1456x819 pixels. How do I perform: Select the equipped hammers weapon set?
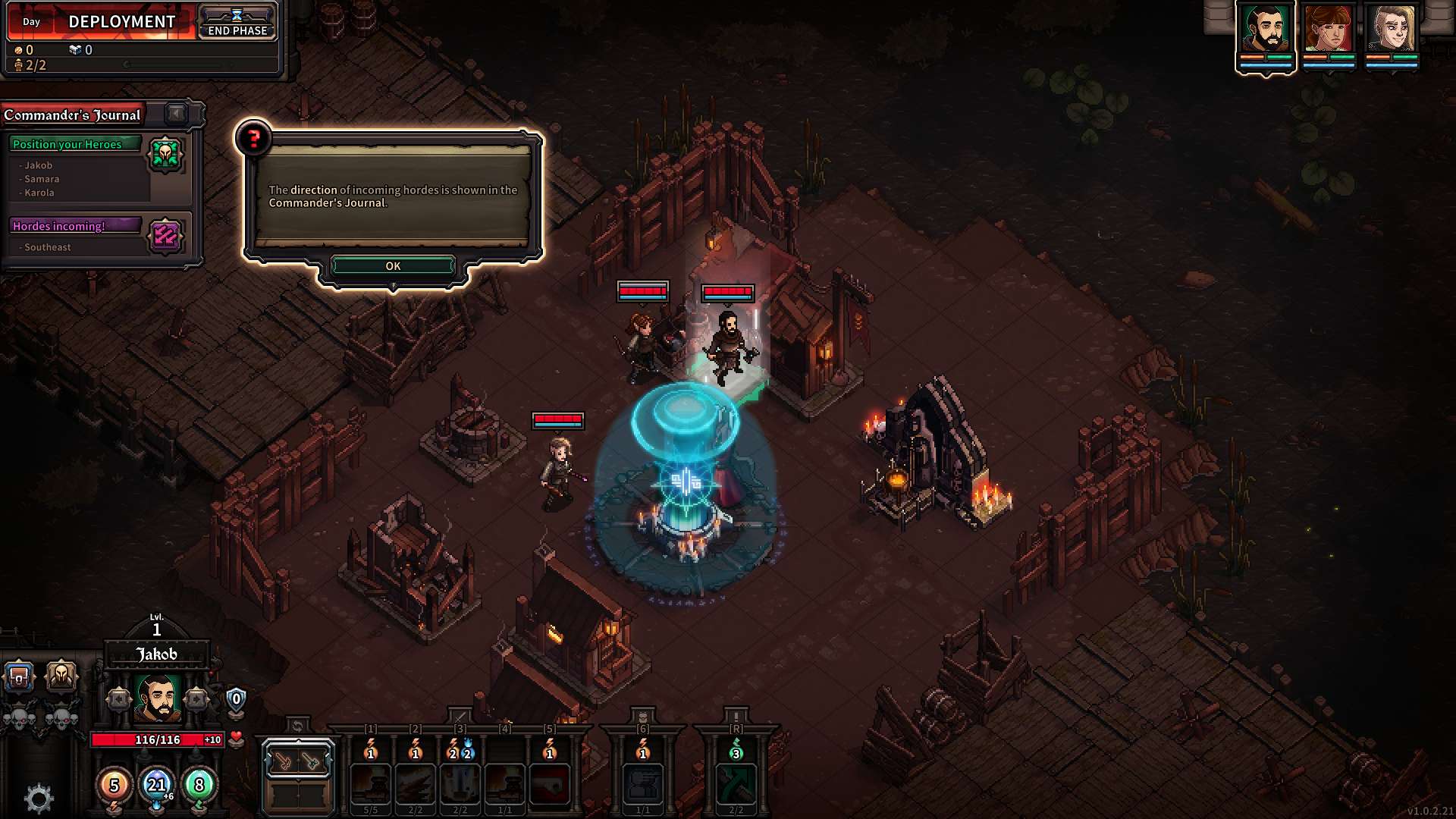[x=297, y=761]
